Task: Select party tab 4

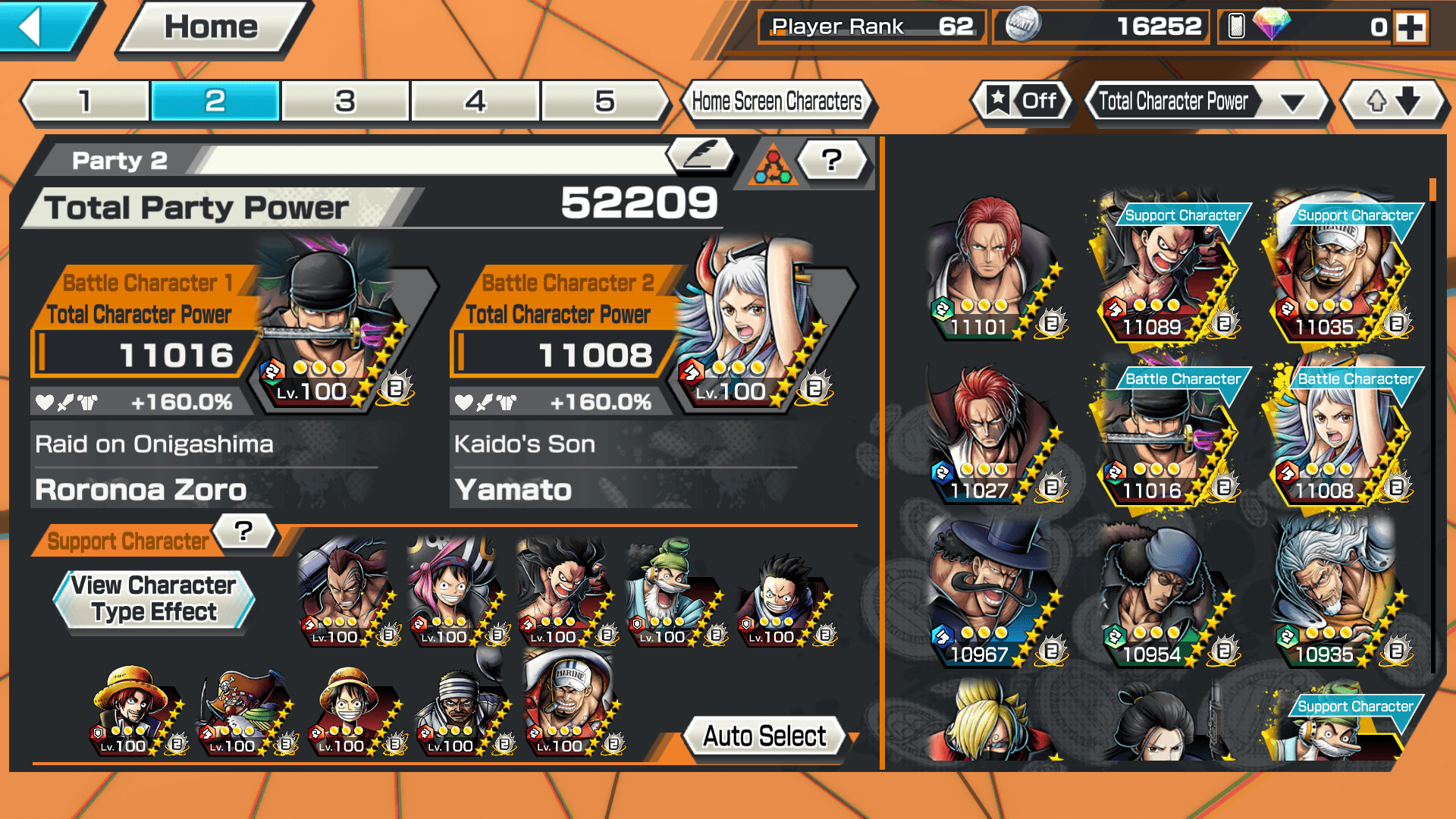Action: point(475,101)
